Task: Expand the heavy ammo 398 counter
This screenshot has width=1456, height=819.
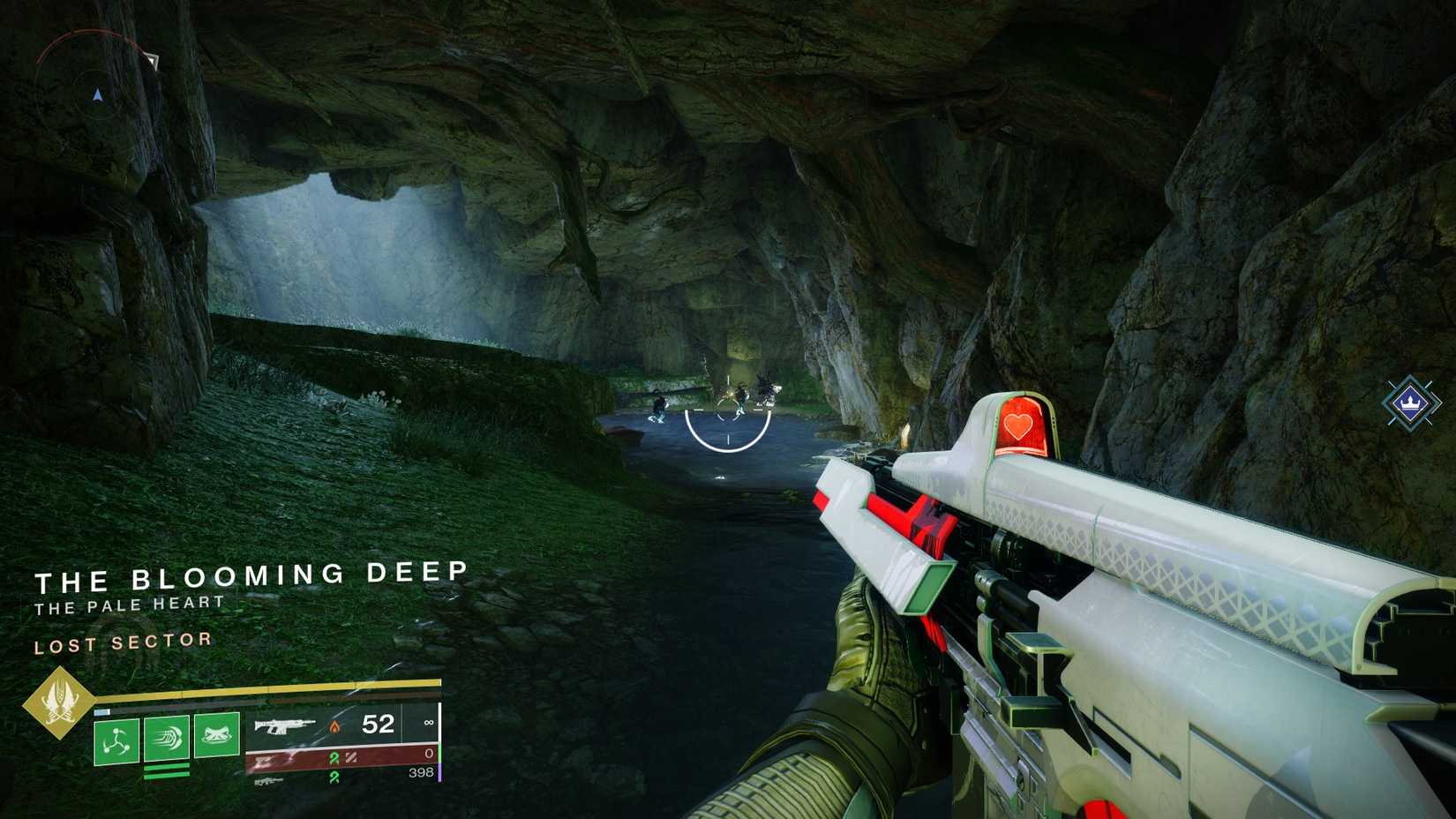Action: 423,771
